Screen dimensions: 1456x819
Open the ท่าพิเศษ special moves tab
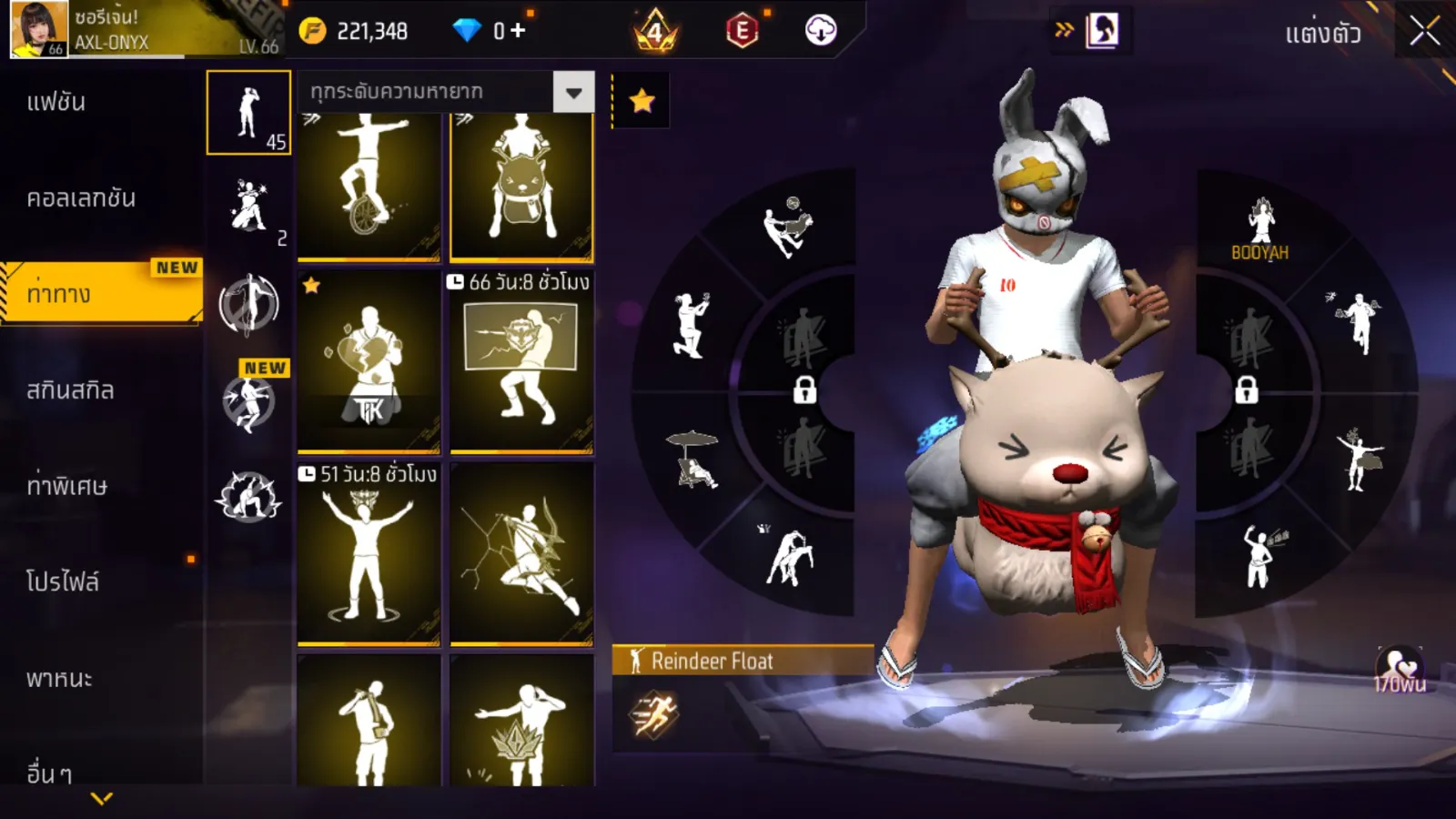tap(66, 487)
